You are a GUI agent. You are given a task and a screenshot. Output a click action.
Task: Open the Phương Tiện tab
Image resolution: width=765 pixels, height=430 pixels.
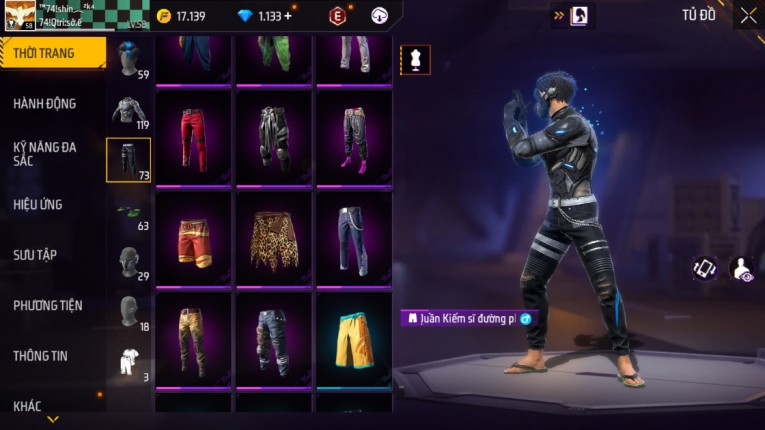pyautogui.click(x=48, y=306)
